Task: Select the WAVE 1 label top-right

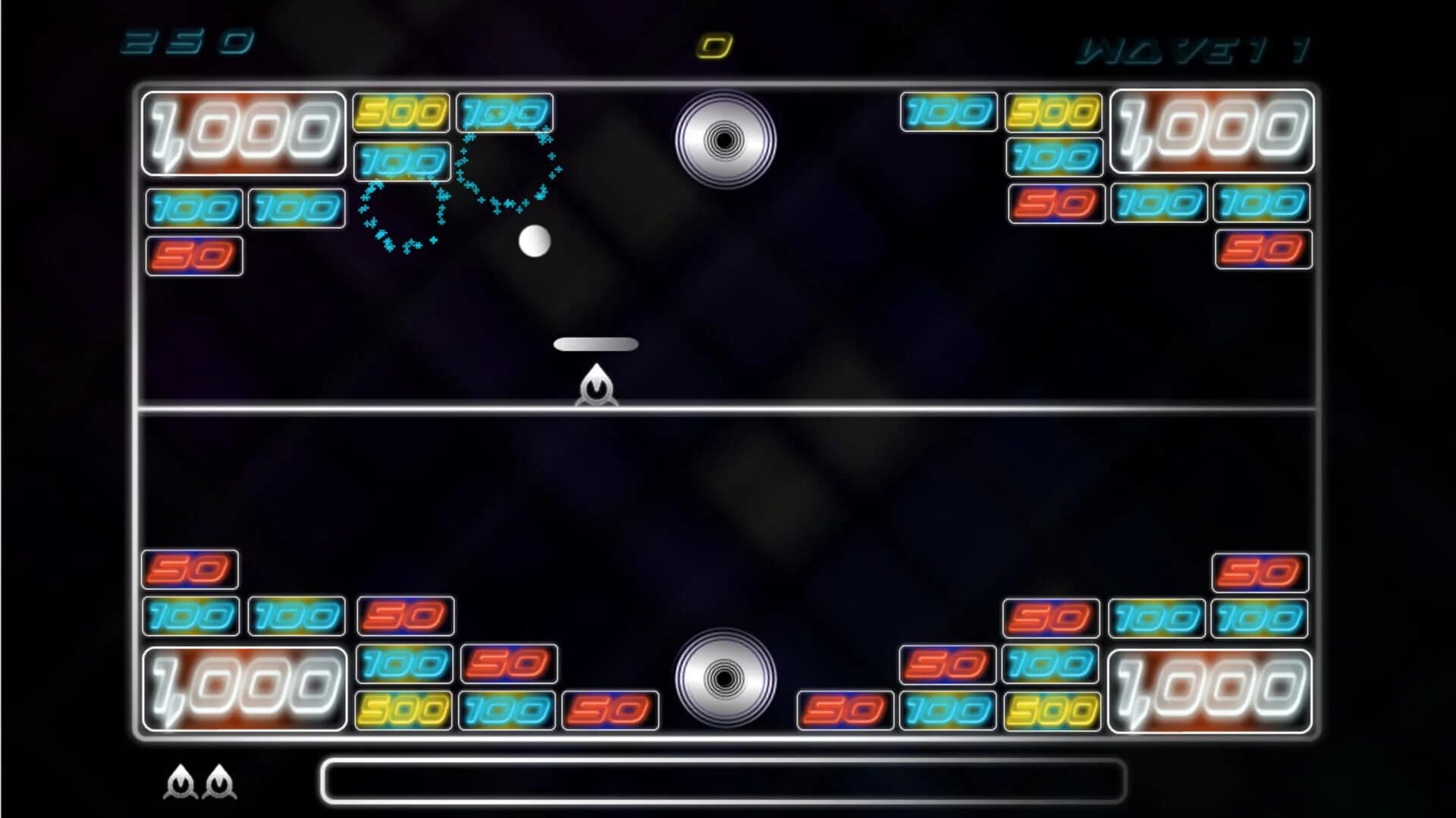Action: (1191, 50)
